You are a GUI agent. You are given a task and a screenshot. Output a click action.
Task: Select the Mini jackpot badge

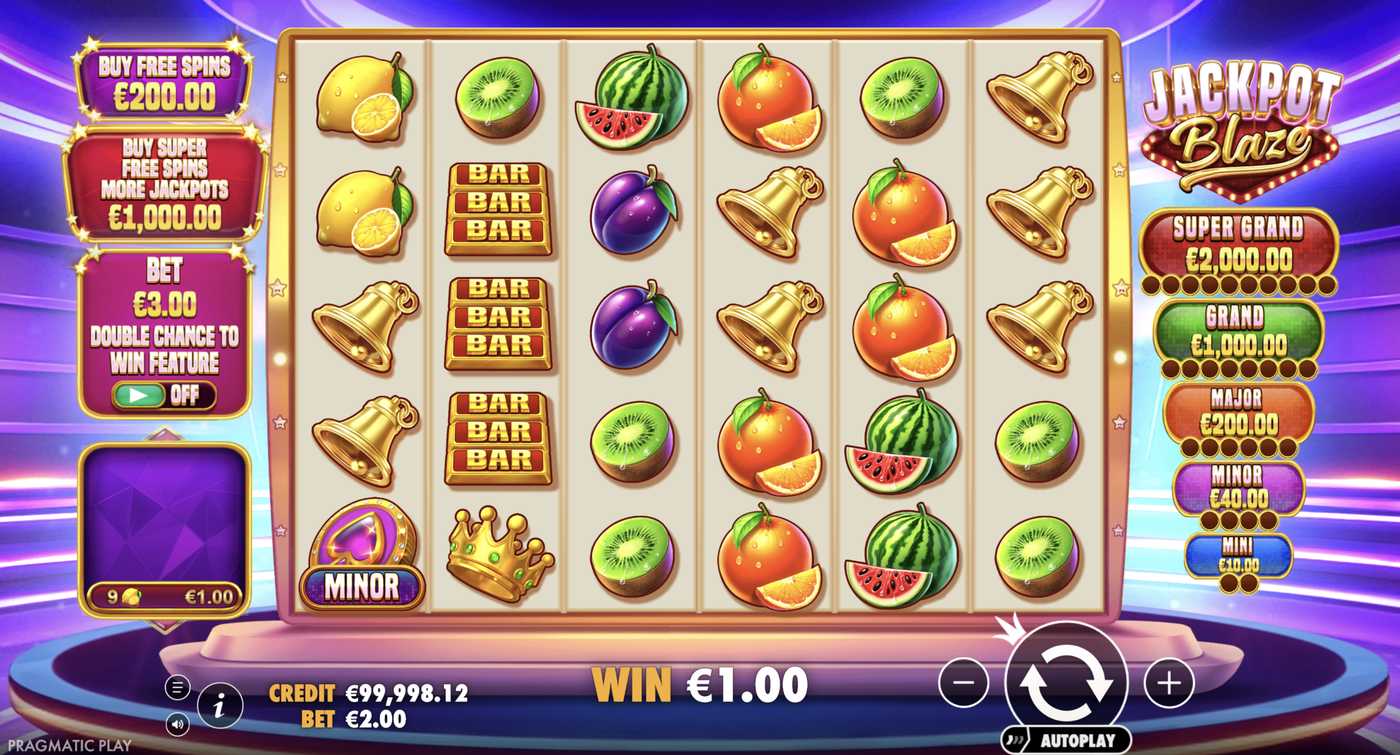pos(1241,557)
